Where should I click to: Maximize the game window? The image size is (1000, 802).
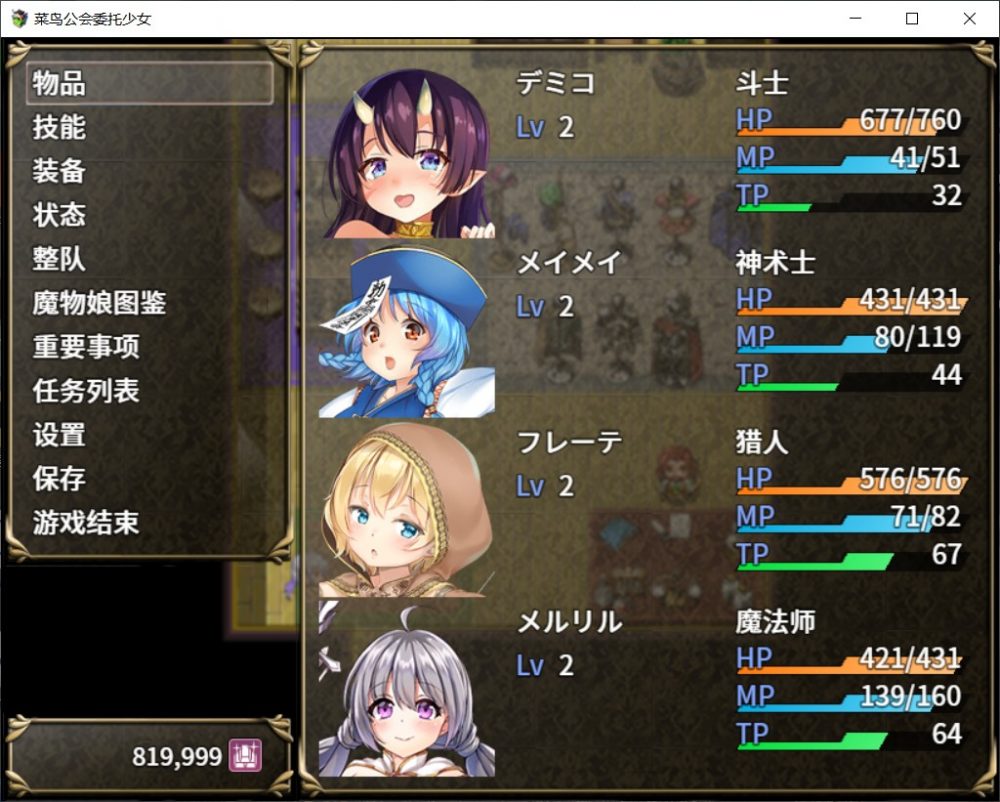[x=912, y=19]
